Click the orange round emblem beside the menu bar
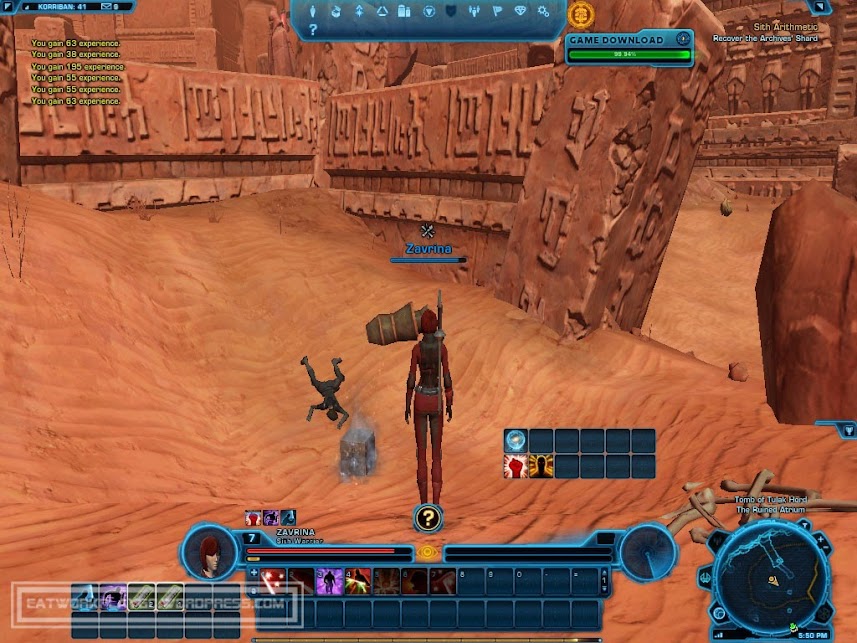 [x=580, y=14]
